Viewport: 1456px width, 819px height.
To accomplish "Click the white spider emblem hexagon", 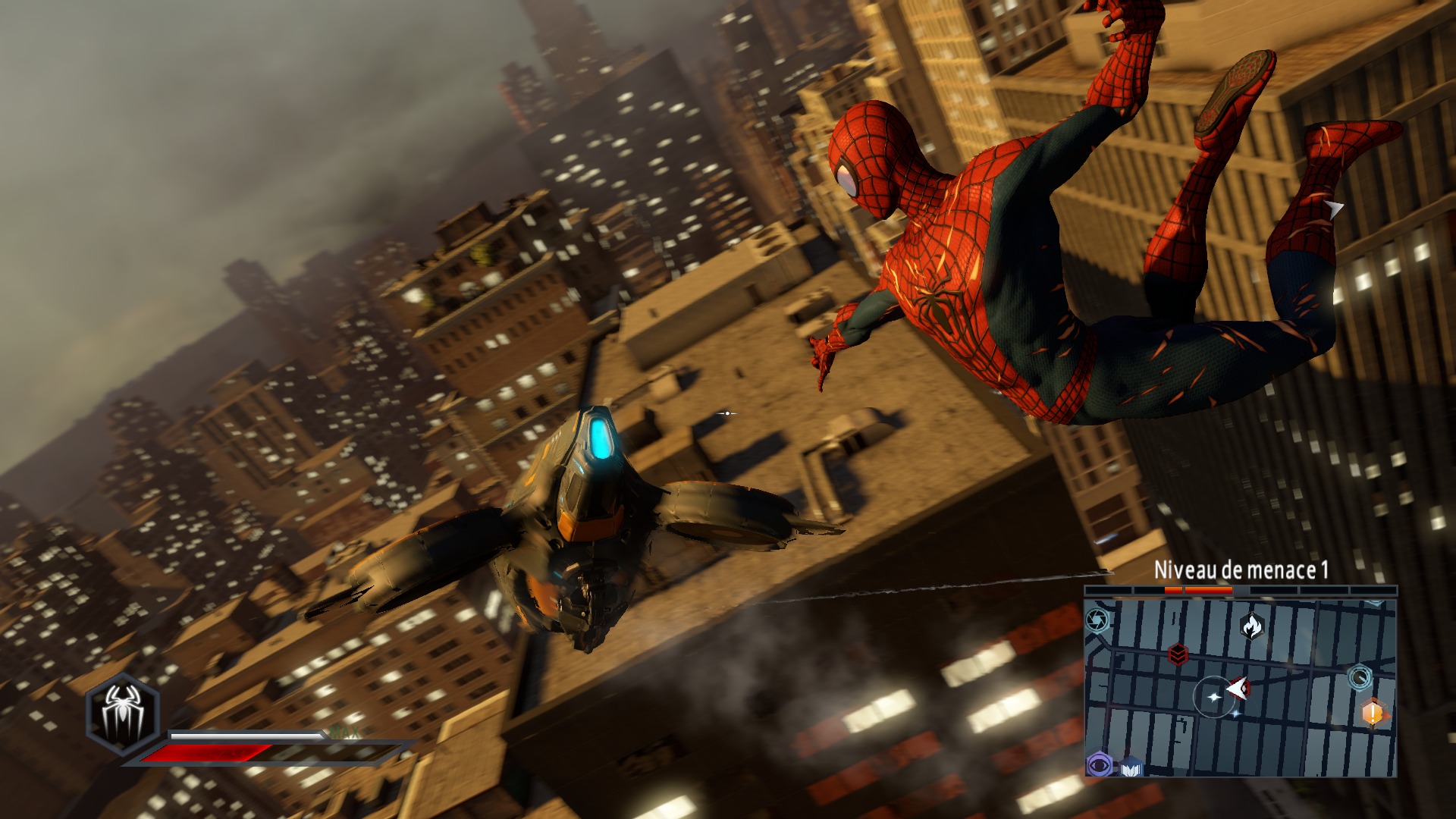I will [122, 715].
